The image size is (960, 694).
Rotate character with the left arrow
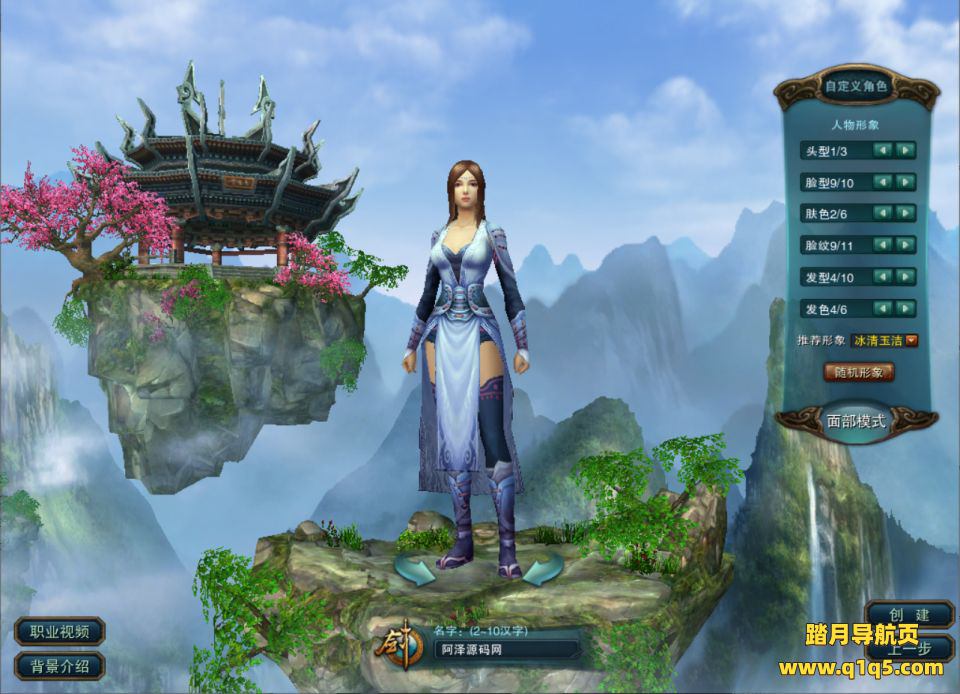coord(414,572)
